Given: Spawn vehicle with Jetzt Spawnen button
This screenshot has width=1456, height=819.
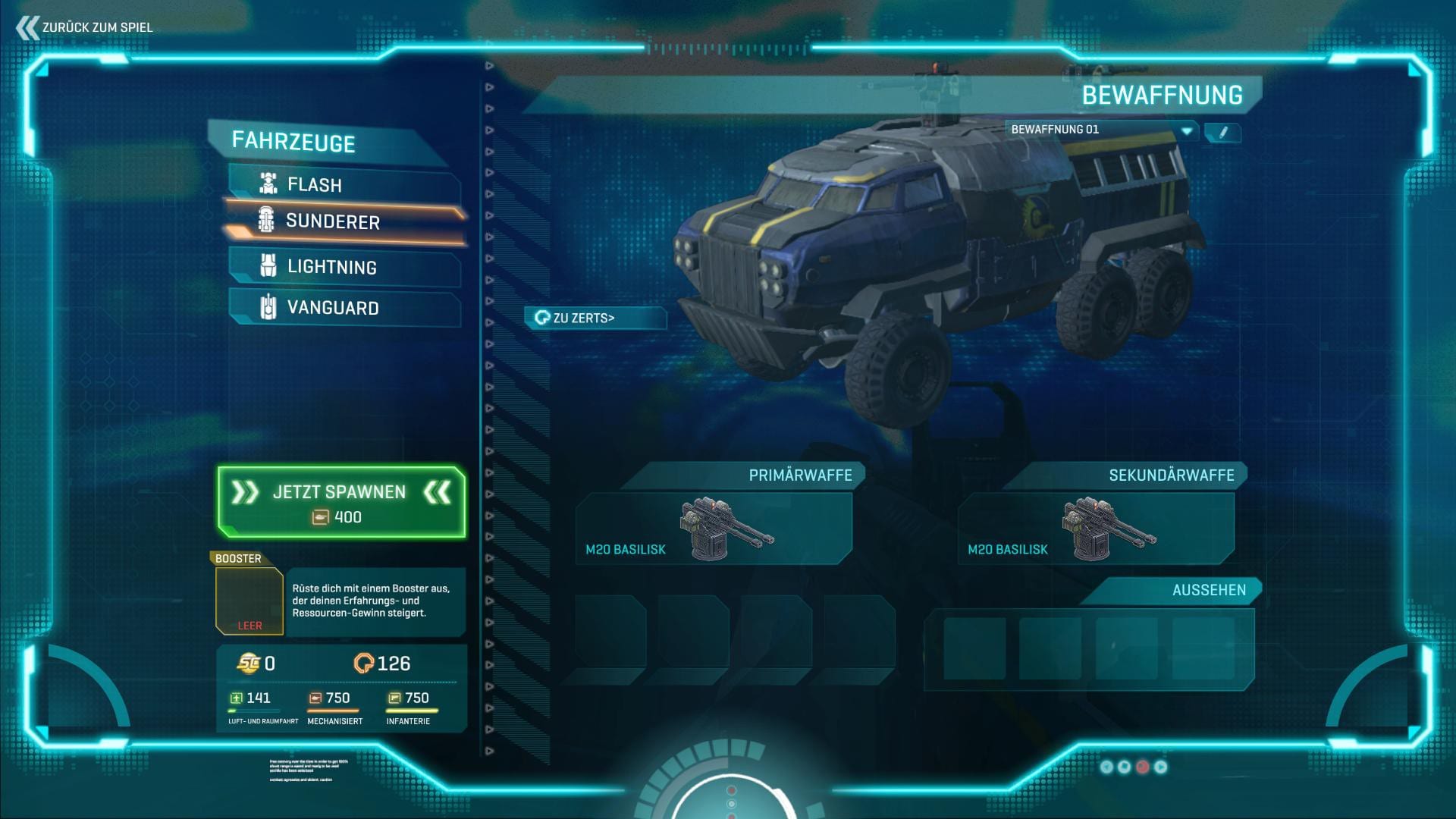Looking at the screenshot, I should (341, 503).
